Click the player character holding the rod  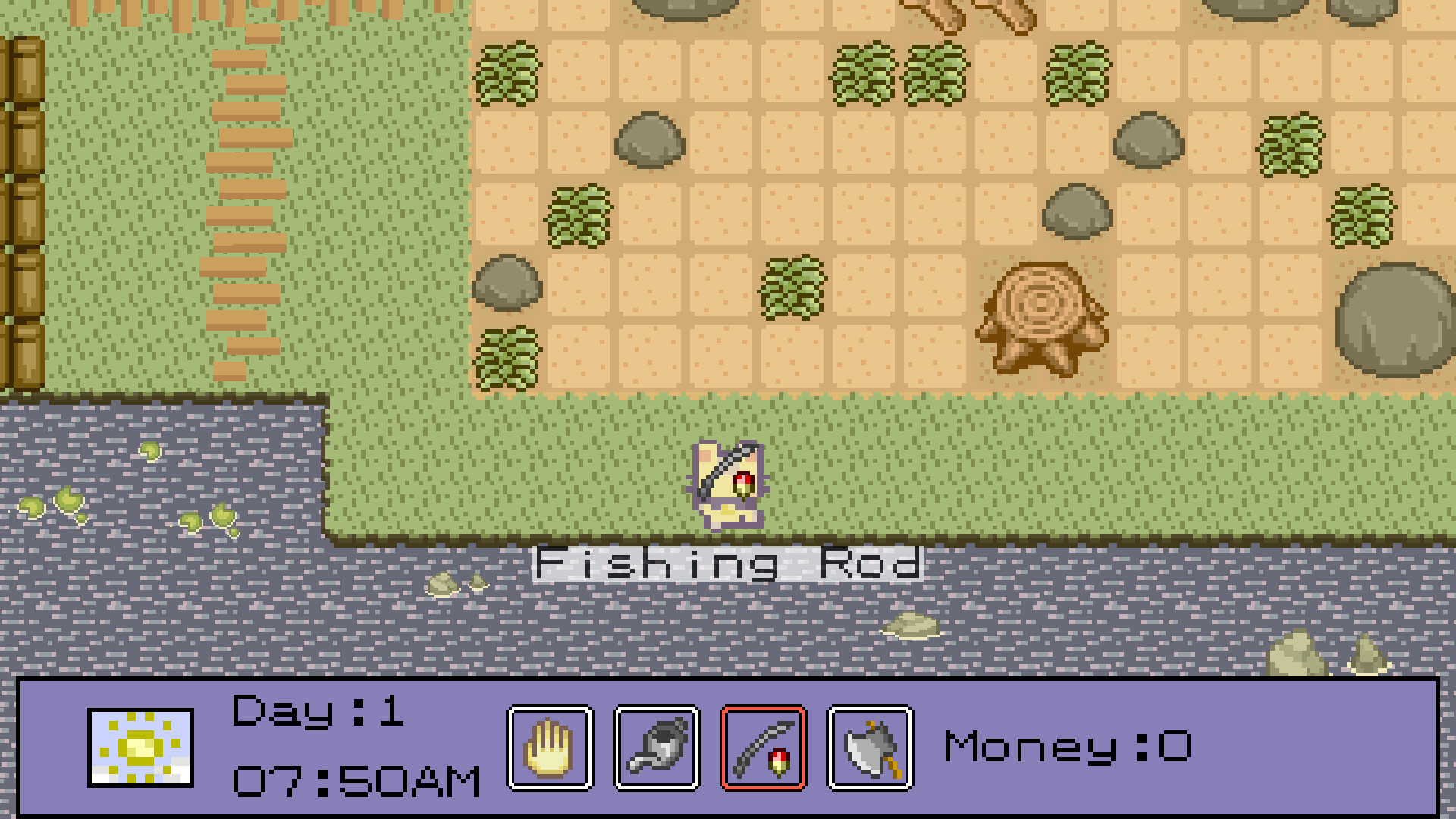pyautogui.click(x=726, y=485)
